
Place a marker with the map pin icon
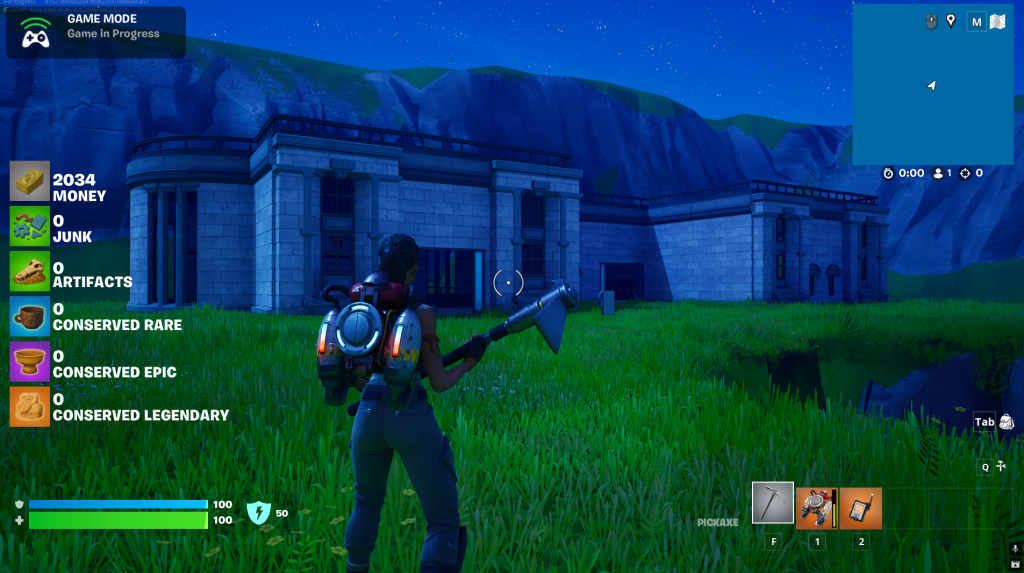coord(950,20)
